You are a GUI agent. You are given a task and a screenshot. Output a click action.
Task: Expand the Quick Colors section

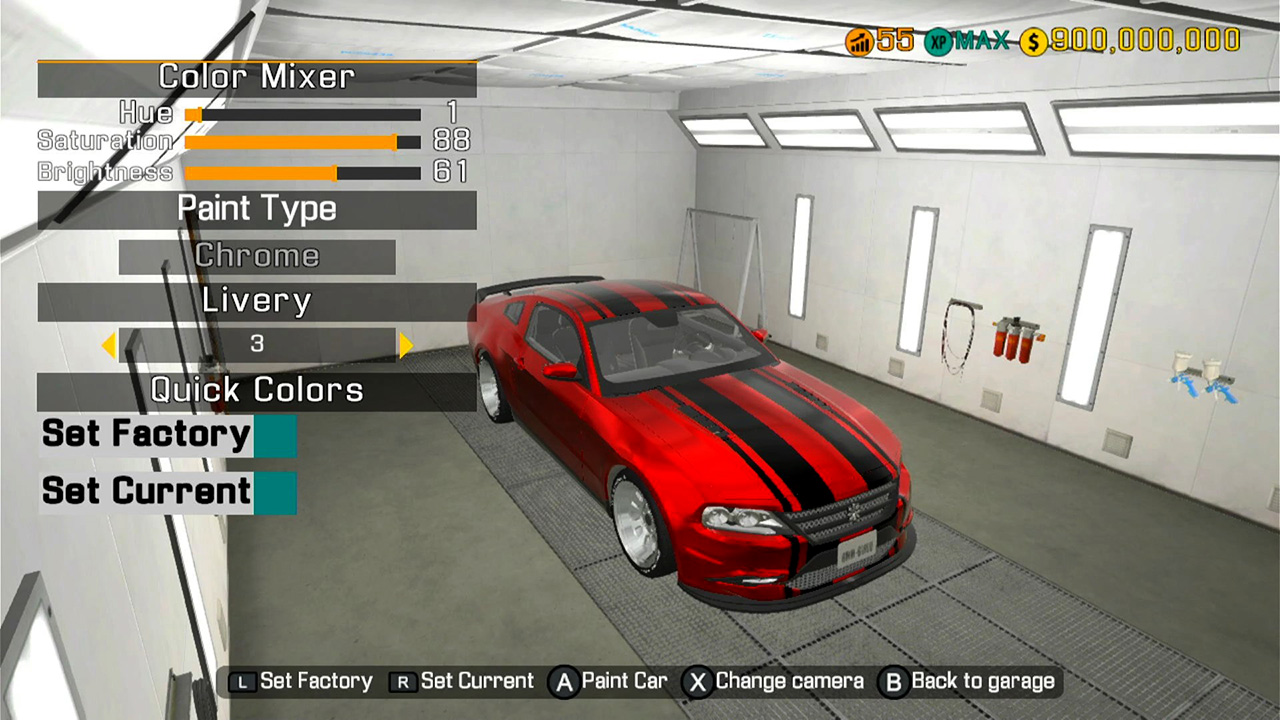(257, 390)
